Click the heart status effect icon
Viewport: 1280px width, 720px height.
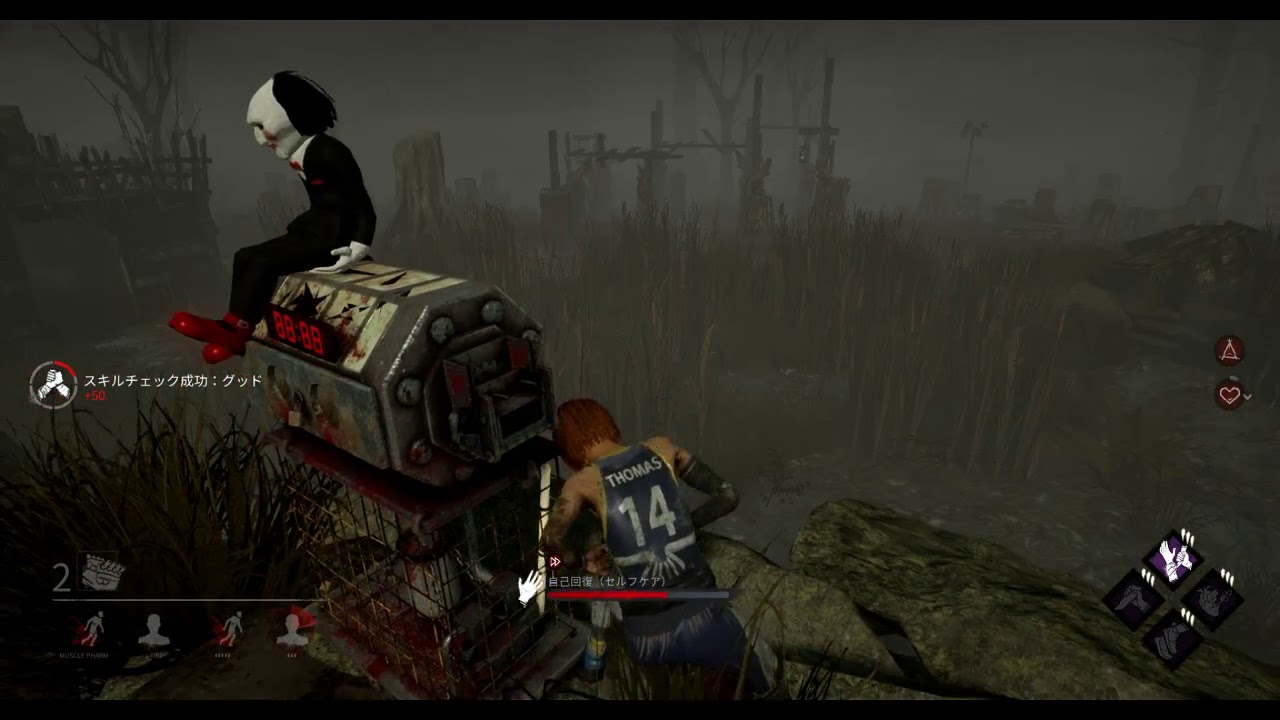point(1229,395)
